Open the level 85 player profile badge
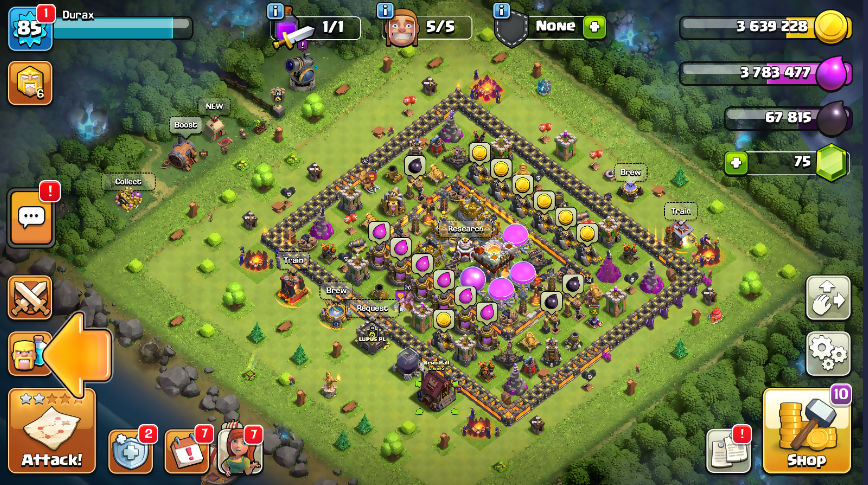The image size is (868, 485). (28, 28)
